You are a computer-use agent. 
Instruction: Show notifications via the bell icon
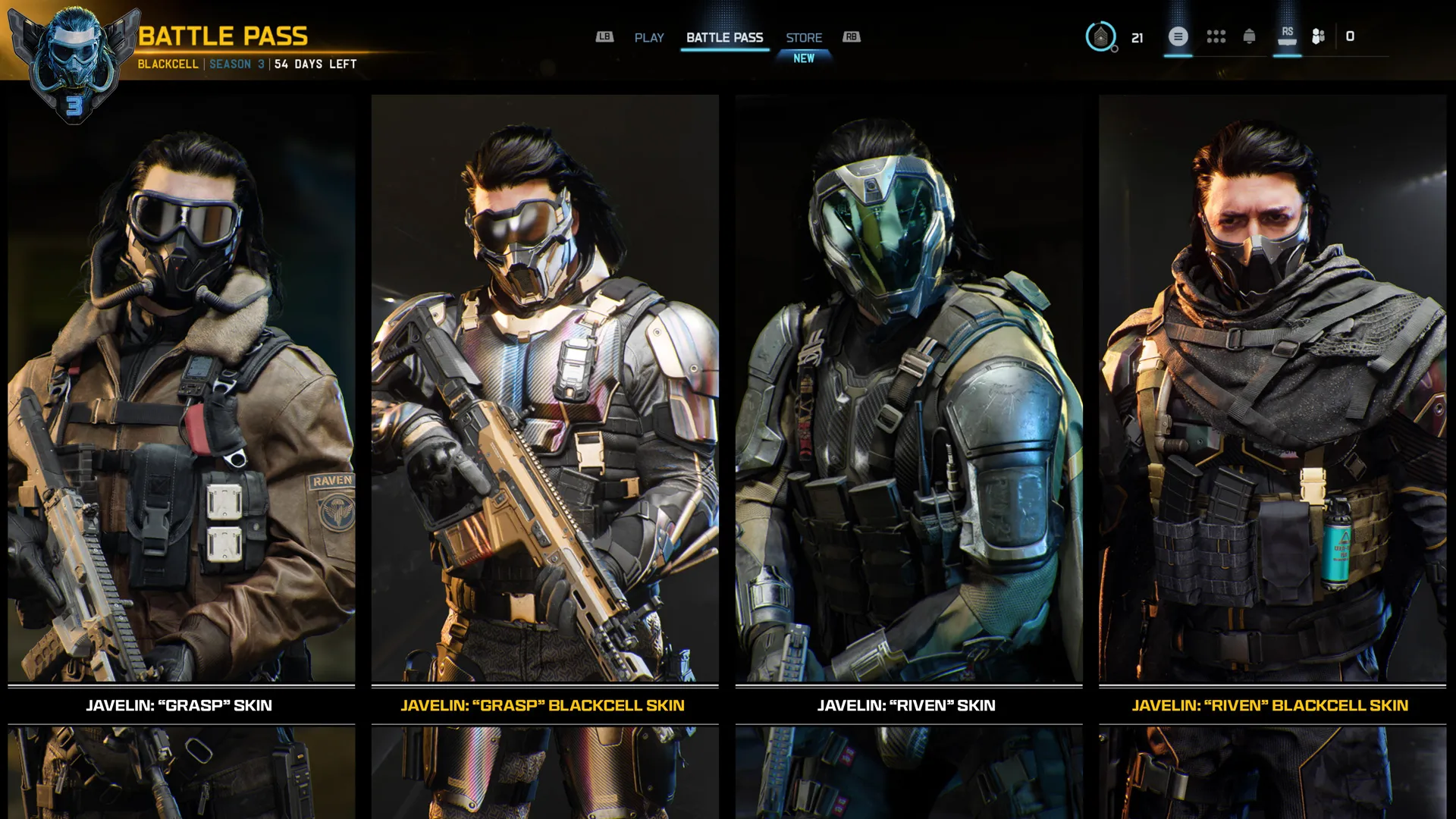pyautogui.click(x=1249, y=36)
